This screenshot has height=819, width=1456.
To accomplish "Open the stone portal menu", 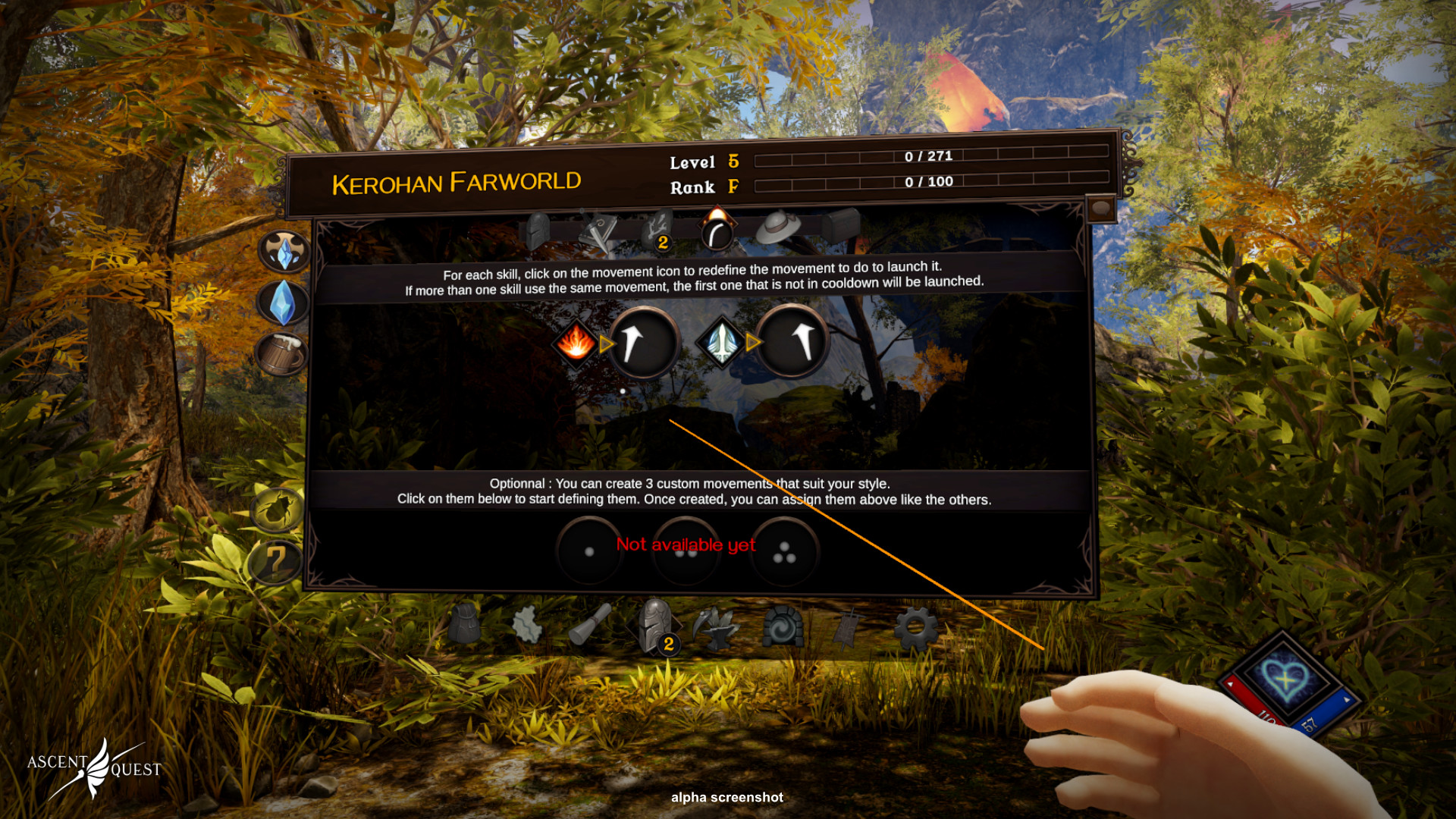I will point(783,626).
